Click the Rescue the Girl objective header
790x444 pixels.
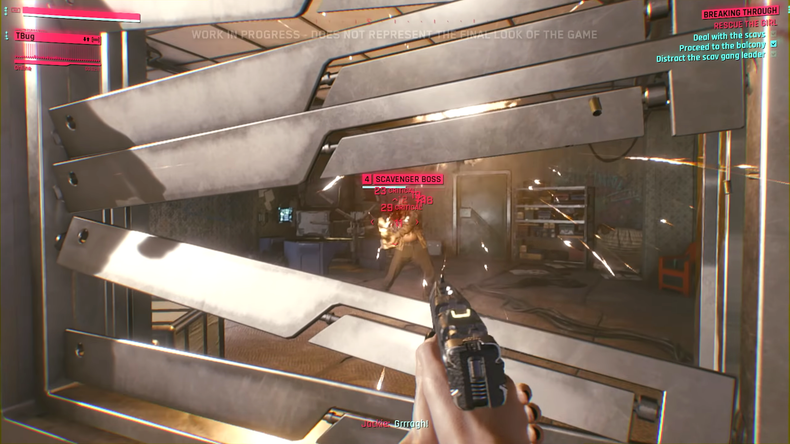pyautogui.click(x=740, y=25)
